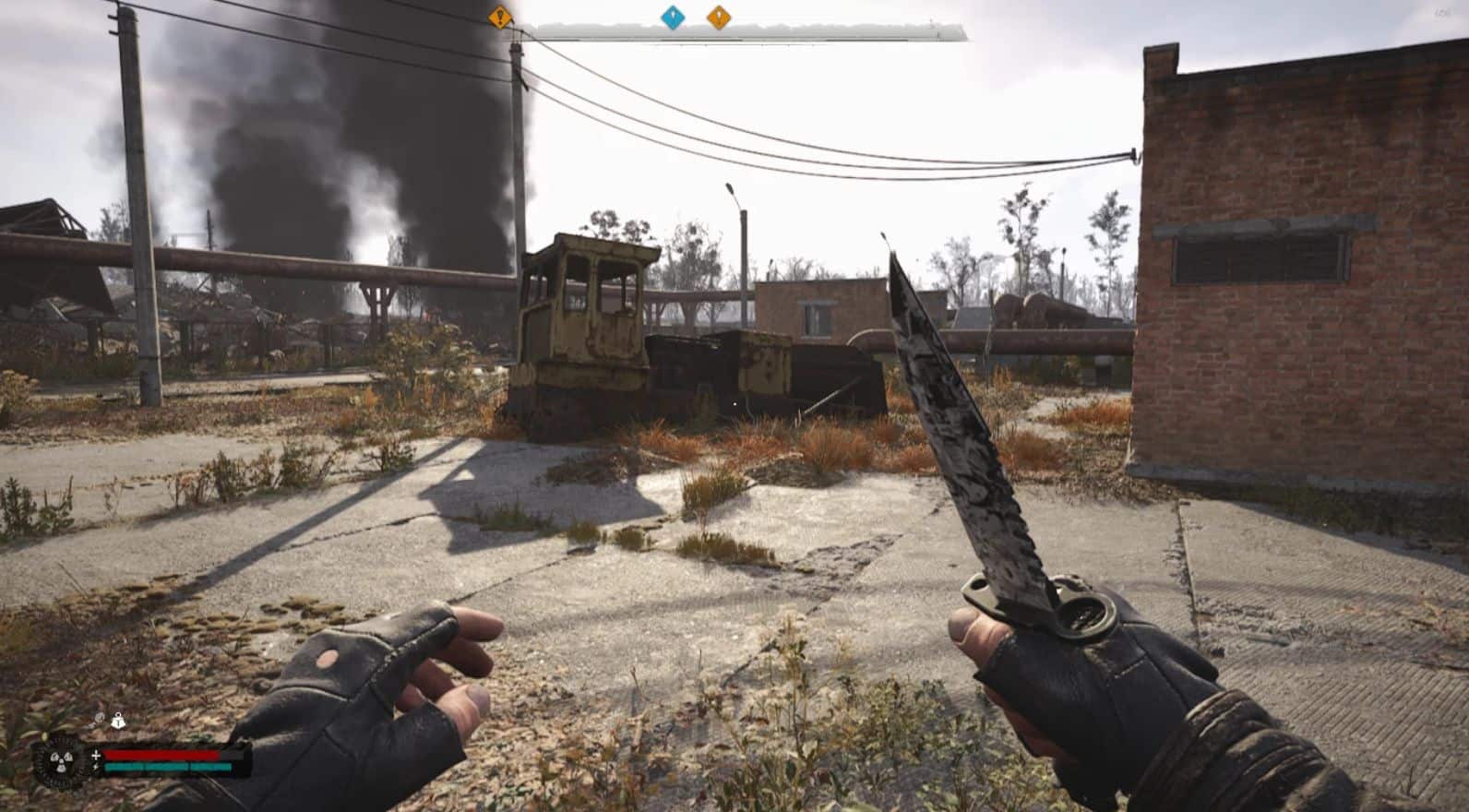Image resolution: width=1469 pixels, height=812 pixels.
Task: Click the orange marker beside the blue marker
Action: coord(718,17)
